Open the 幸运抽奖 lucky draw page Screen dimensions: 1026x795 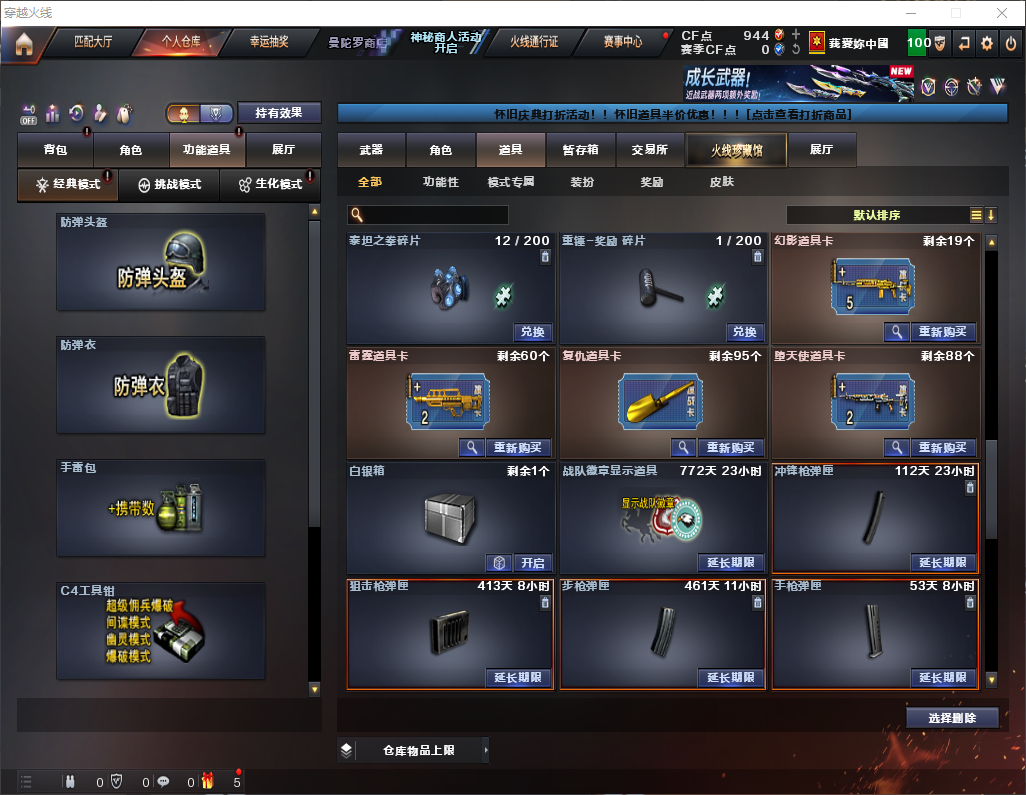pos(268,42)
